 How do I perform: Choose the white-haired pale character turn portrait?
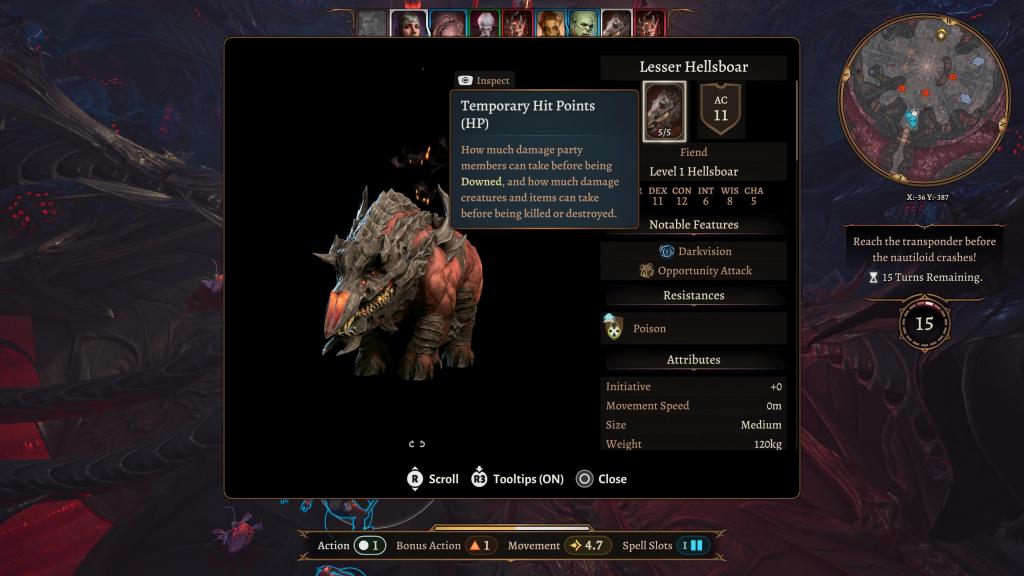[x=484, y=23]
